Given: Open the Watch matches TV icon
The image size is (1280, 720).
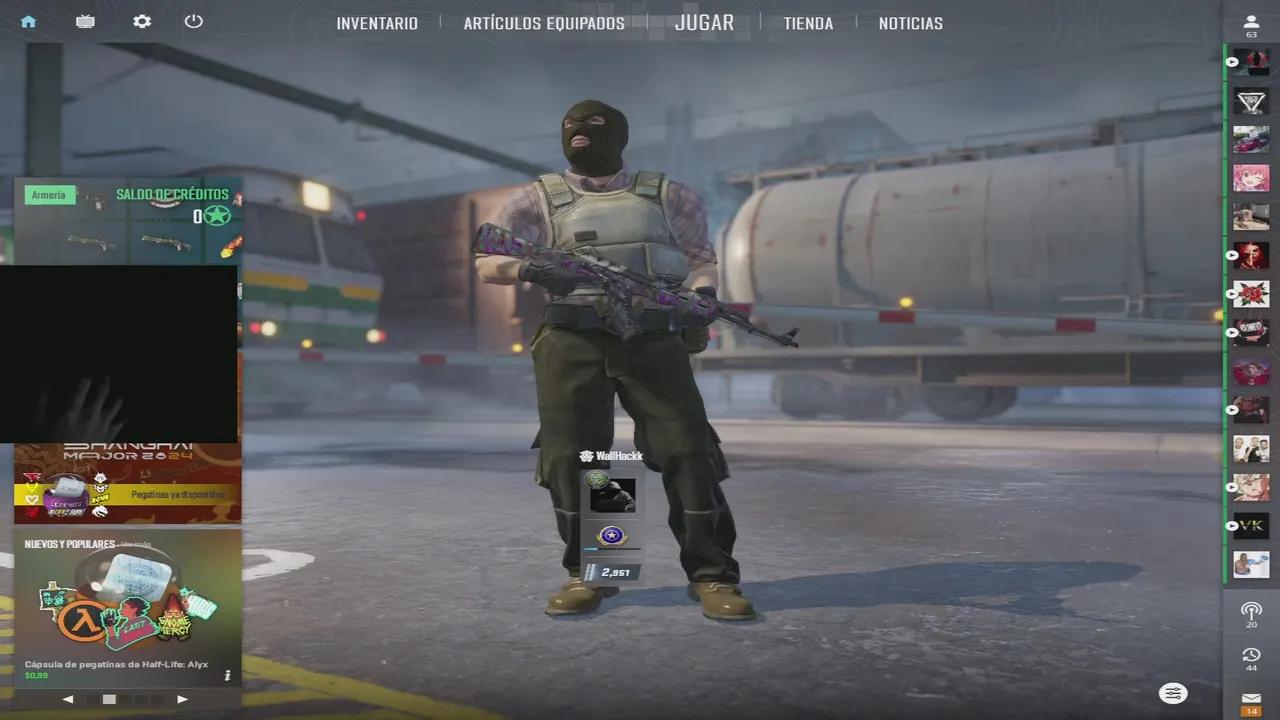Looking at the screenshot, I should [85, 21].
